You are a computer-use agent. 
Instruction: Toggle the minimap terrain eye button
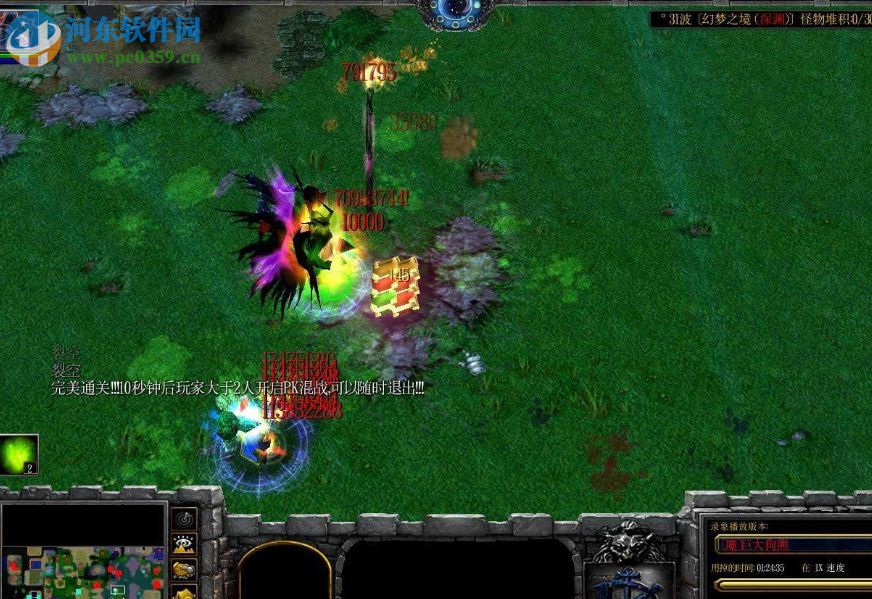point(184,545)
